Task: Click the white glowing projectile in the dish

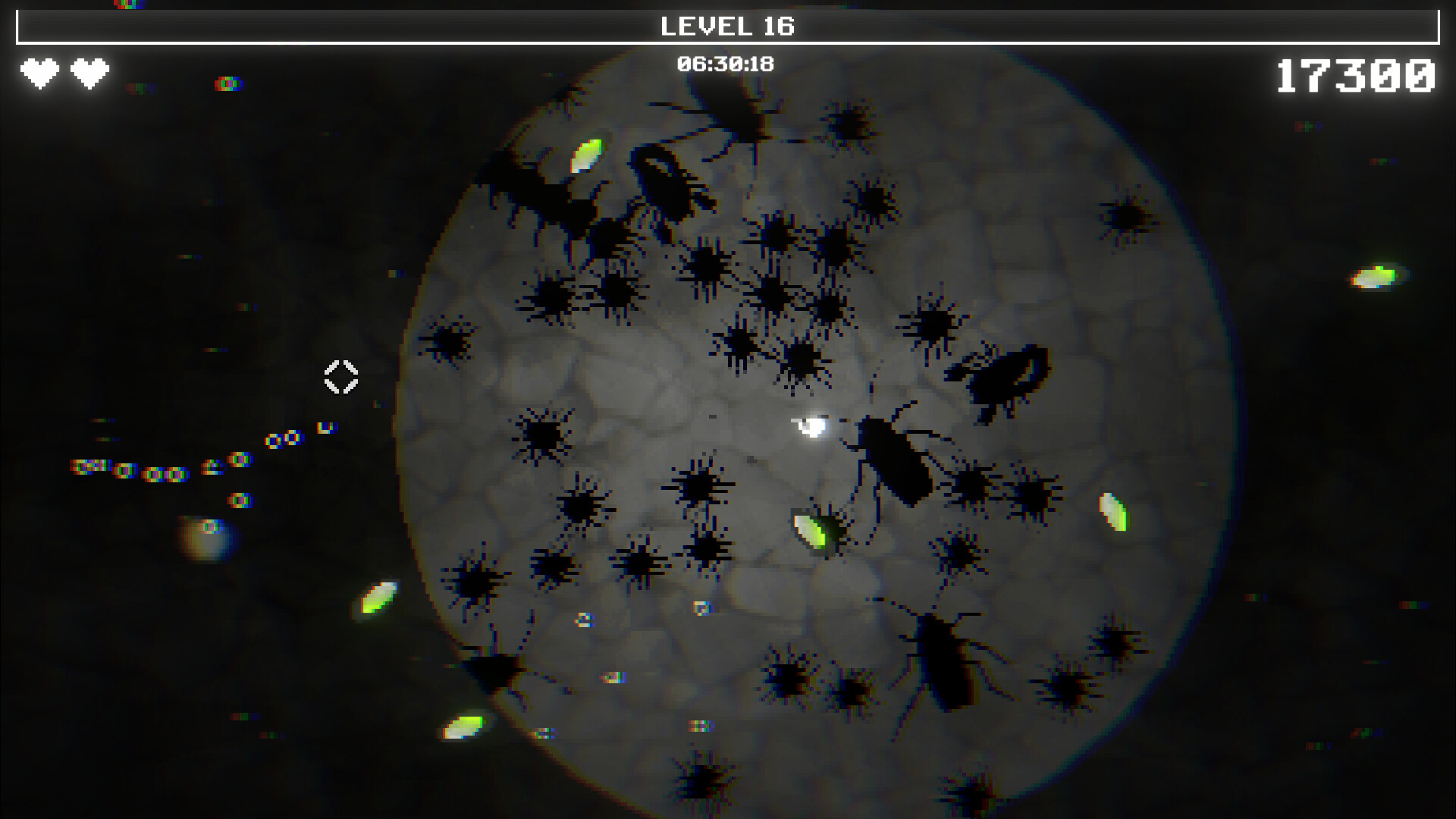Action: (x=811, y=428)
